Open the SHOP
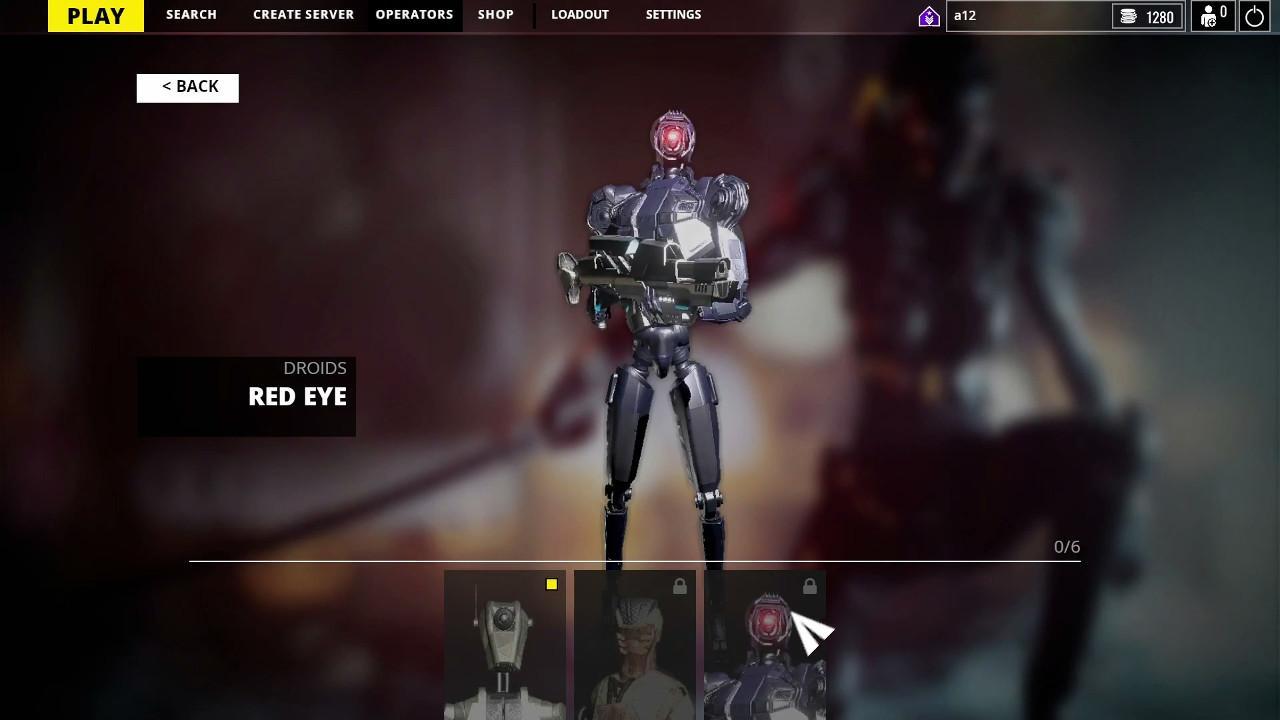The image size is (1280, 720). (x=495, y=15)
